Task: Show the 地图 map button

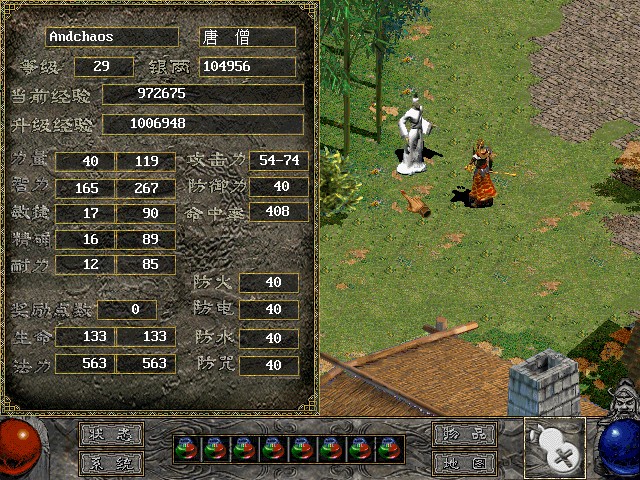Action: (x=464, y=463)
